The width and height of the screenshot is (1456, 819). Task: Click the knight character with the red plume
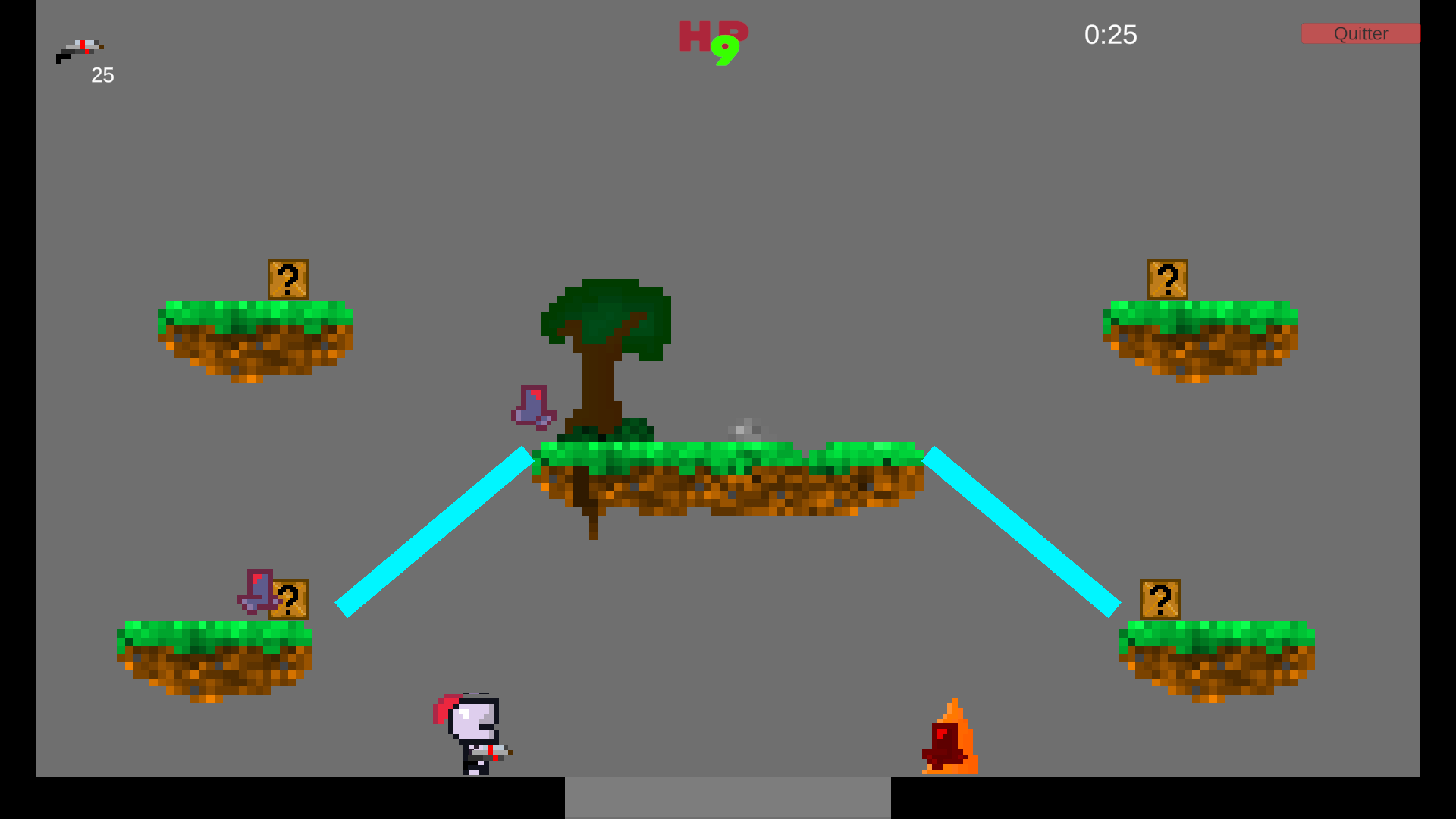click(470, 732)
